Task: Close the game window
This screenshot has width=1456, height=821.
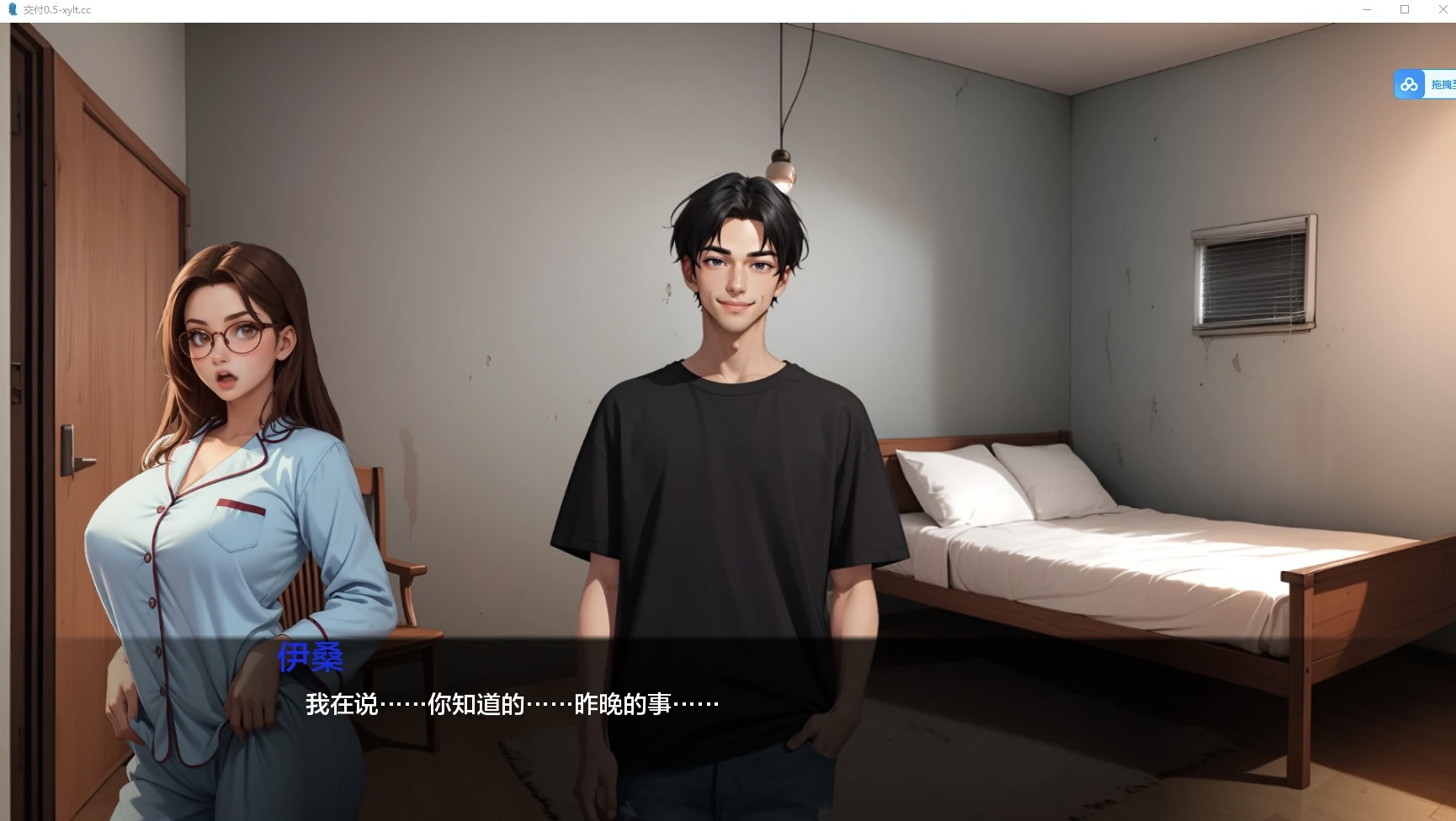Action: pos(1442,9)
